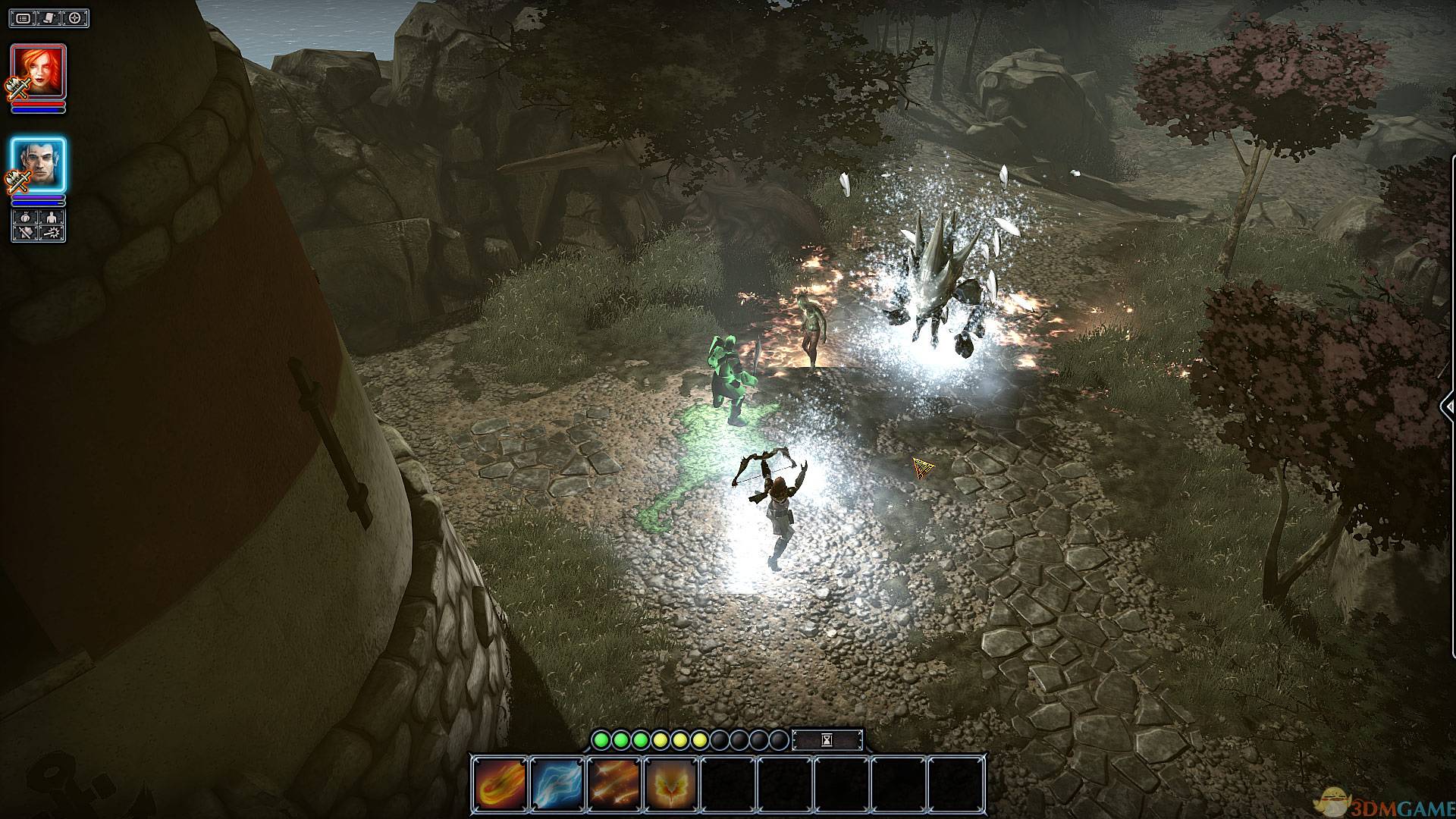
Task: Open the sword and armor equipment icon
Action: [x=25, y=234]
